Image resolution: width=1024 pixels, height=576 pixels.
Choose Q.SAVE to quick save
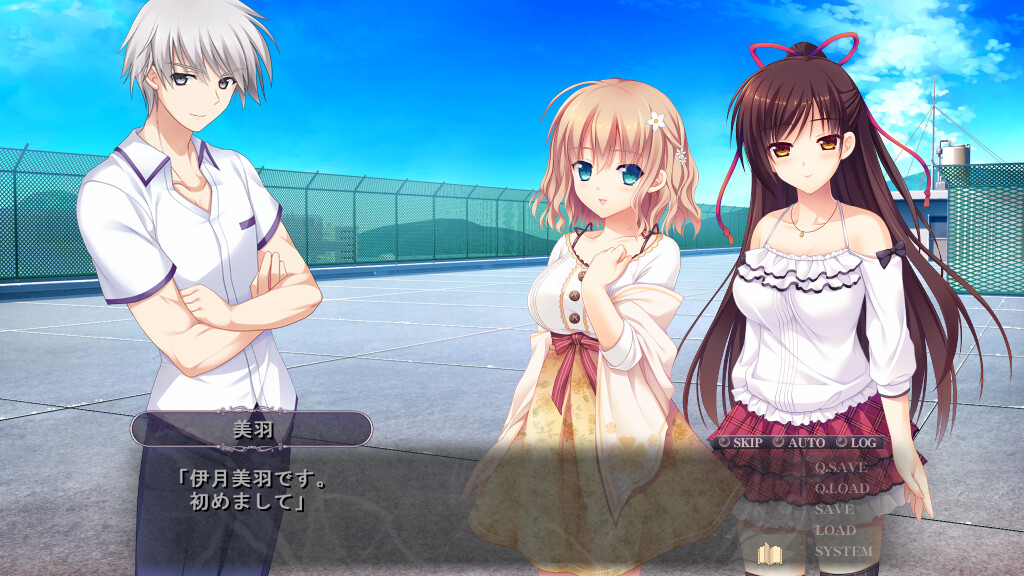pos(840,467)
